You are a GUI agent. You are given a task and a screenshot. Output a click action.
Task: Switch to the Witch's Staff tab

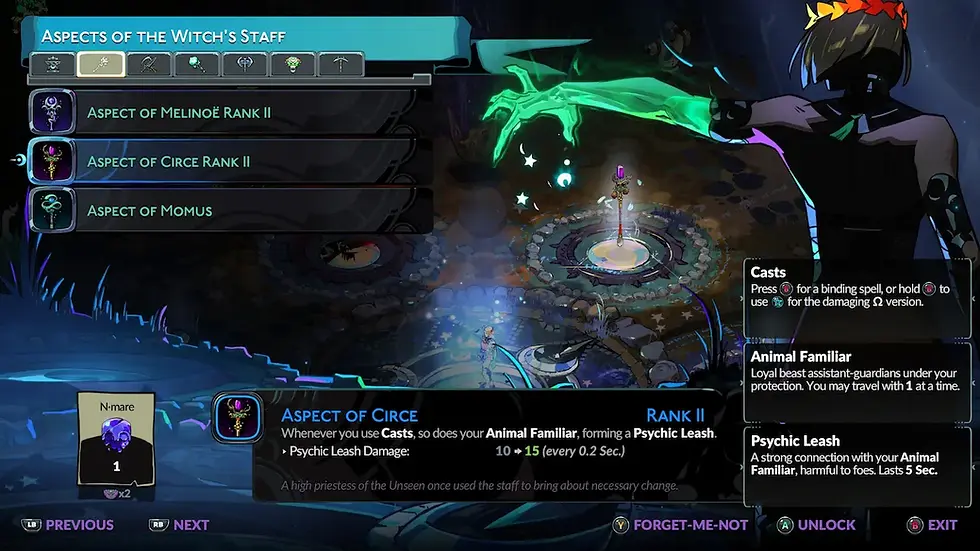tap(100, 65)
